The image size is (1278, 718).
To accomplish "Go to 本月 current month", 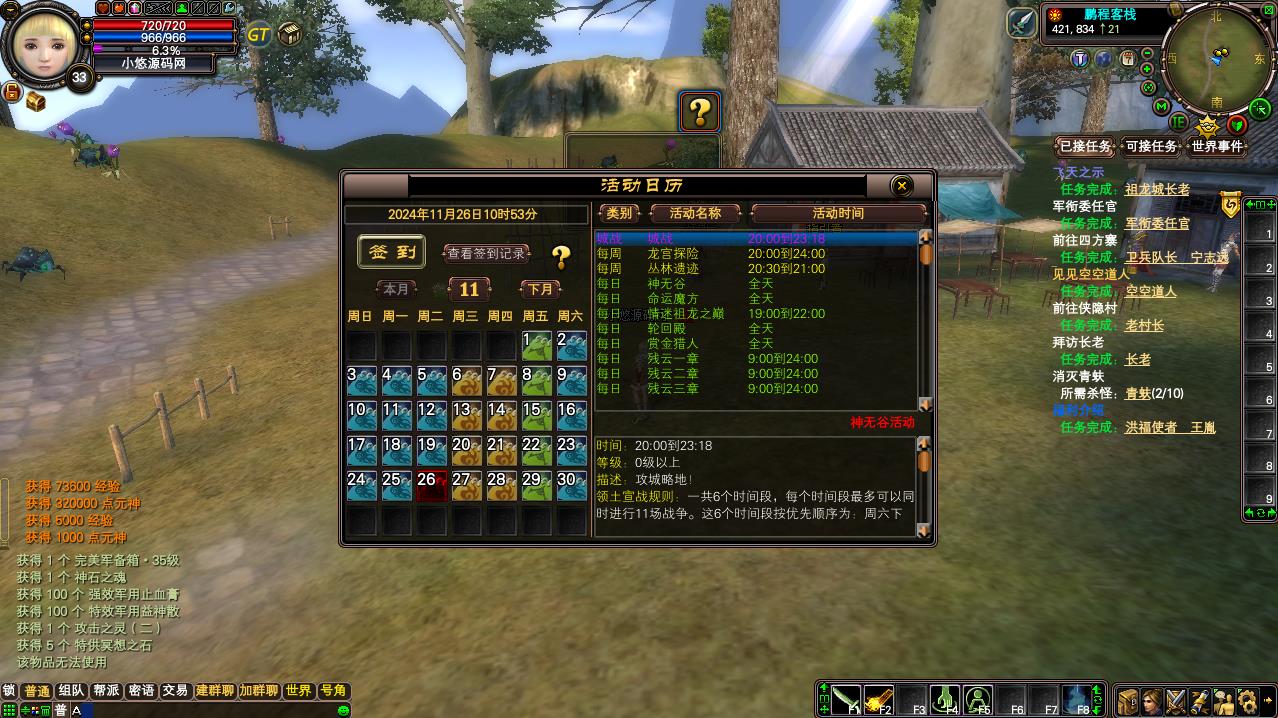I will point(396,289).
